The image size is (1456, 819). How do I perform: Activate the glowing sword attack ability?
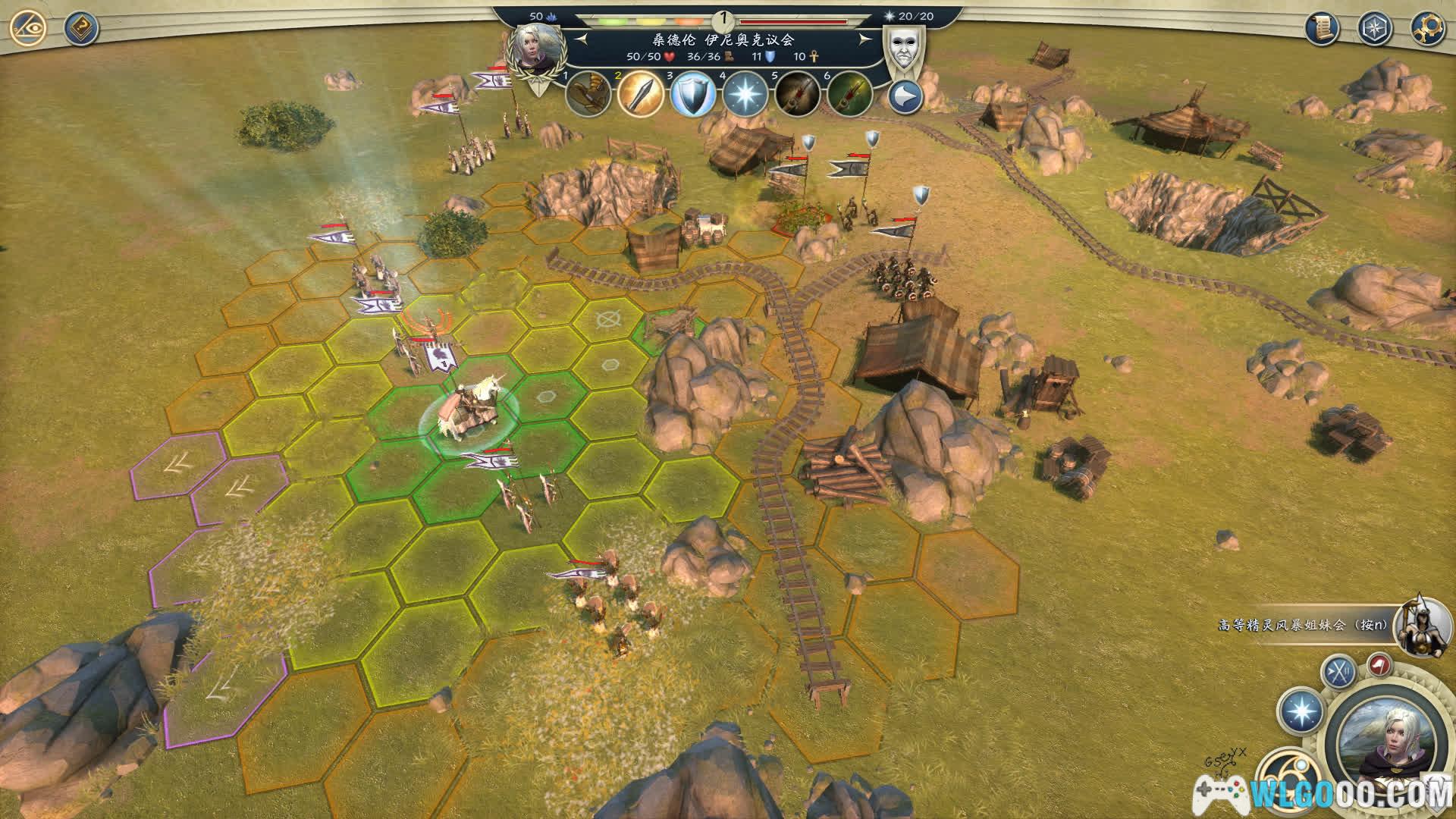point(641,94)
